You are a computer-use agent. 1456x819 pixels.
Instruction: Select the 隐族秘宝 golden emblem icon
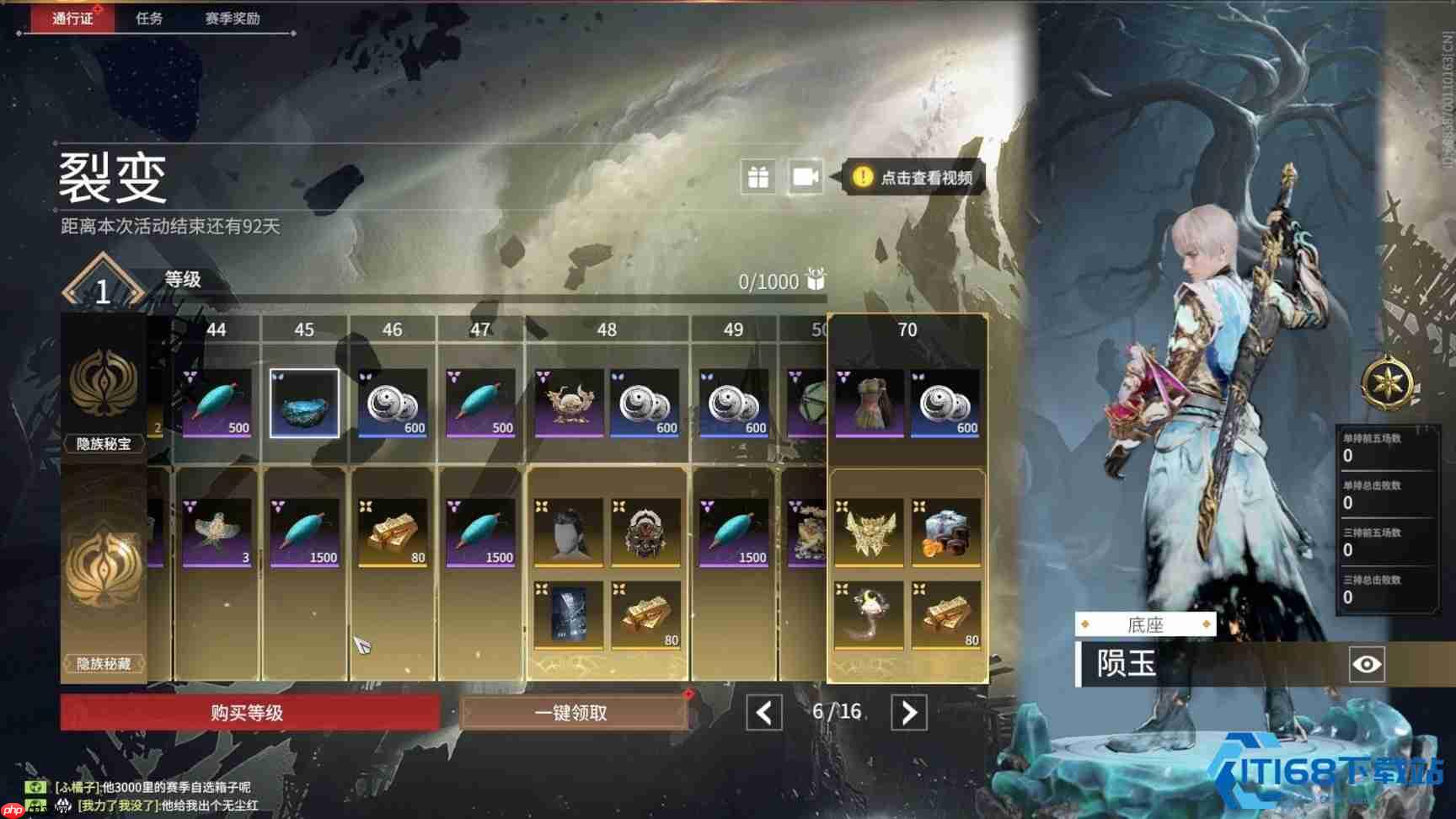(104, 383)
